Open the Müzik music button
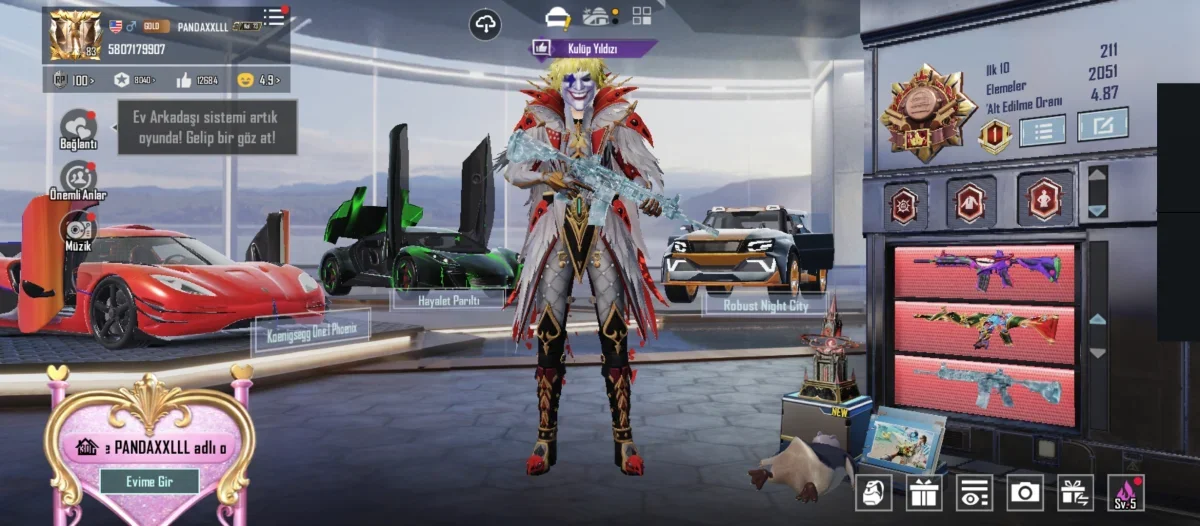Viewport: 1200px width, 526px height. click(77, 229)
